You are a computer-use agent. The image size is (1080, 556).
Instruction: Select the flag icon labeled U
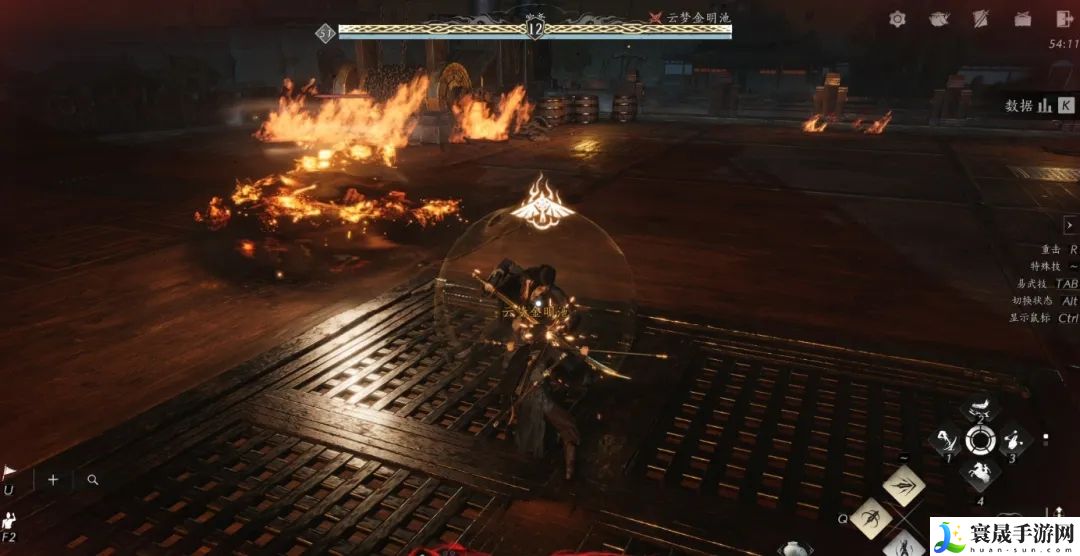(9, 475)
